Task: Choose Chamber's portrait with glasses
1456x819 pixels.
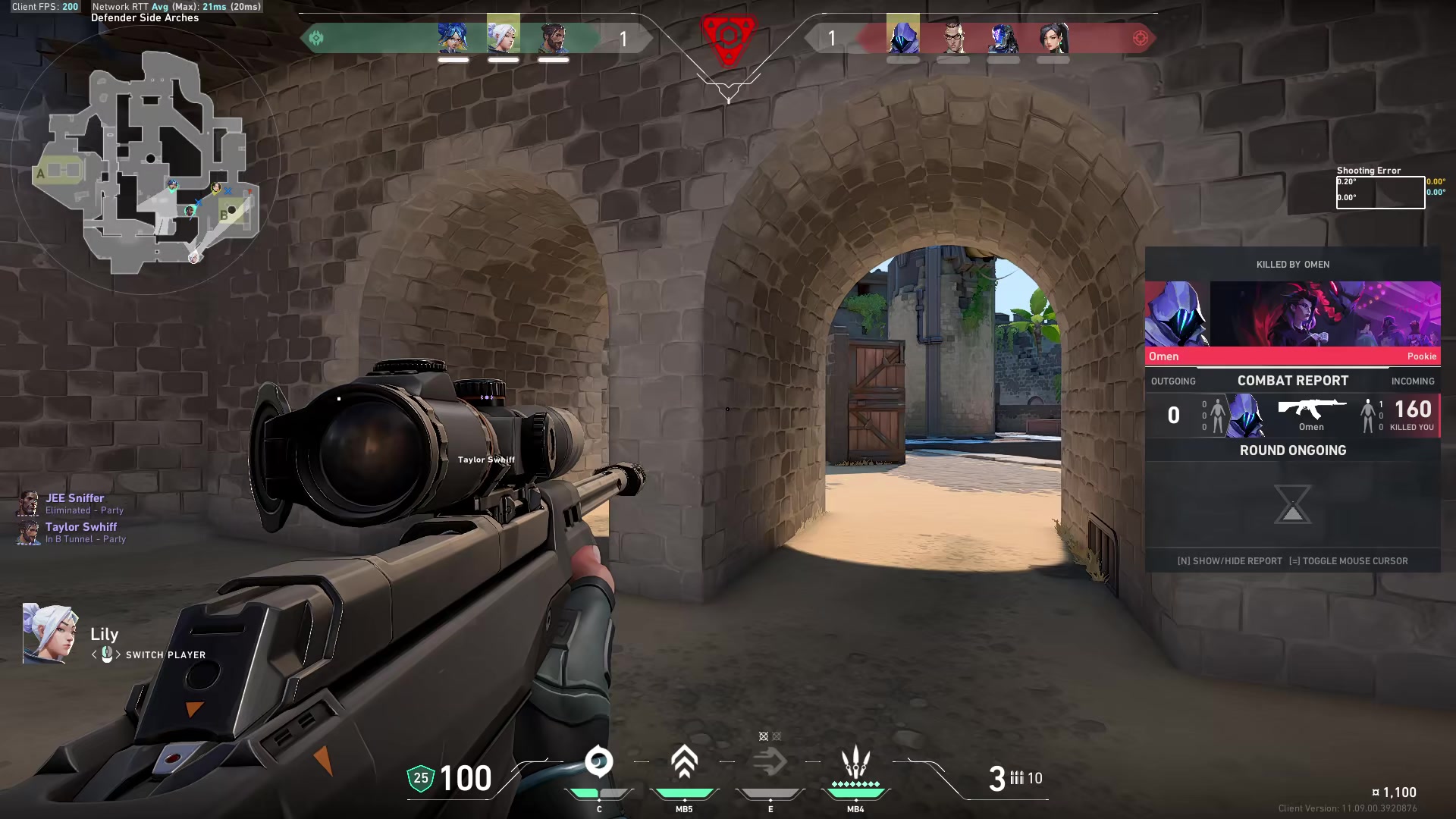Action: pyautogui.click(x=953, y=37)
